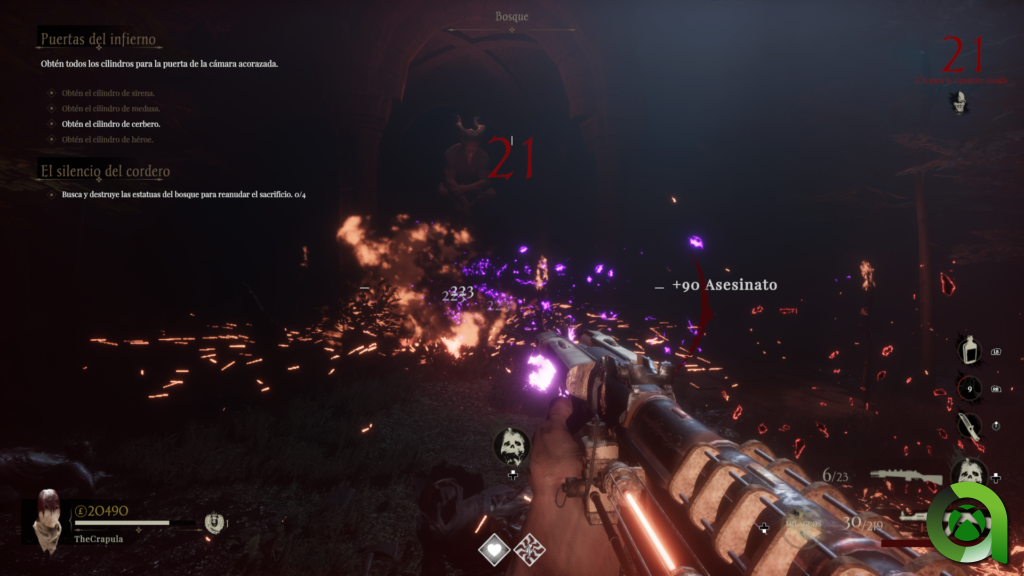Click the heart diamond perk icon

pyautogui.click(x=495, y=549)
